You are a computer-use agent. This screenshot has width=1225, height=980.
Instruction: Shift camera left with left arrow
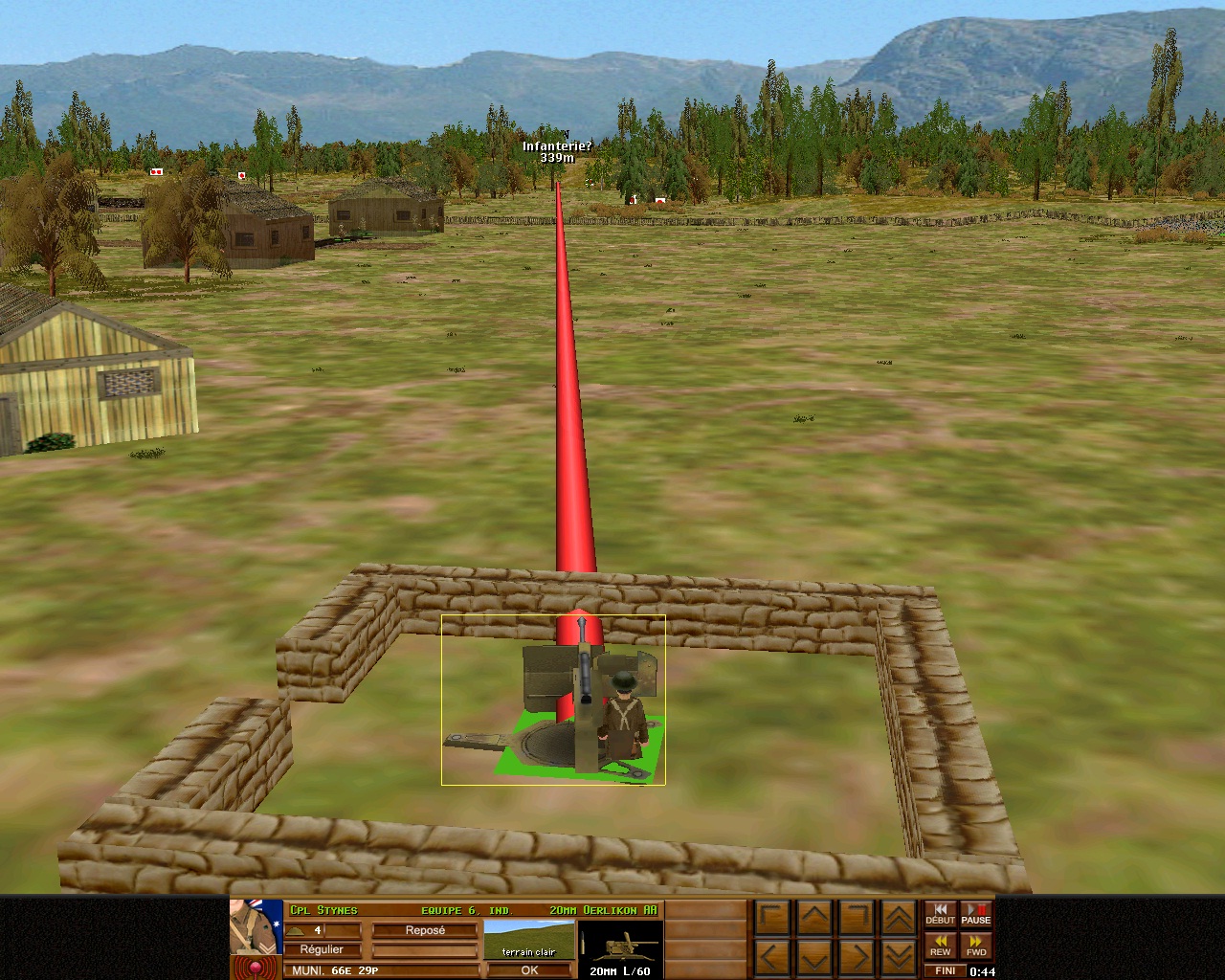point(773,956)
